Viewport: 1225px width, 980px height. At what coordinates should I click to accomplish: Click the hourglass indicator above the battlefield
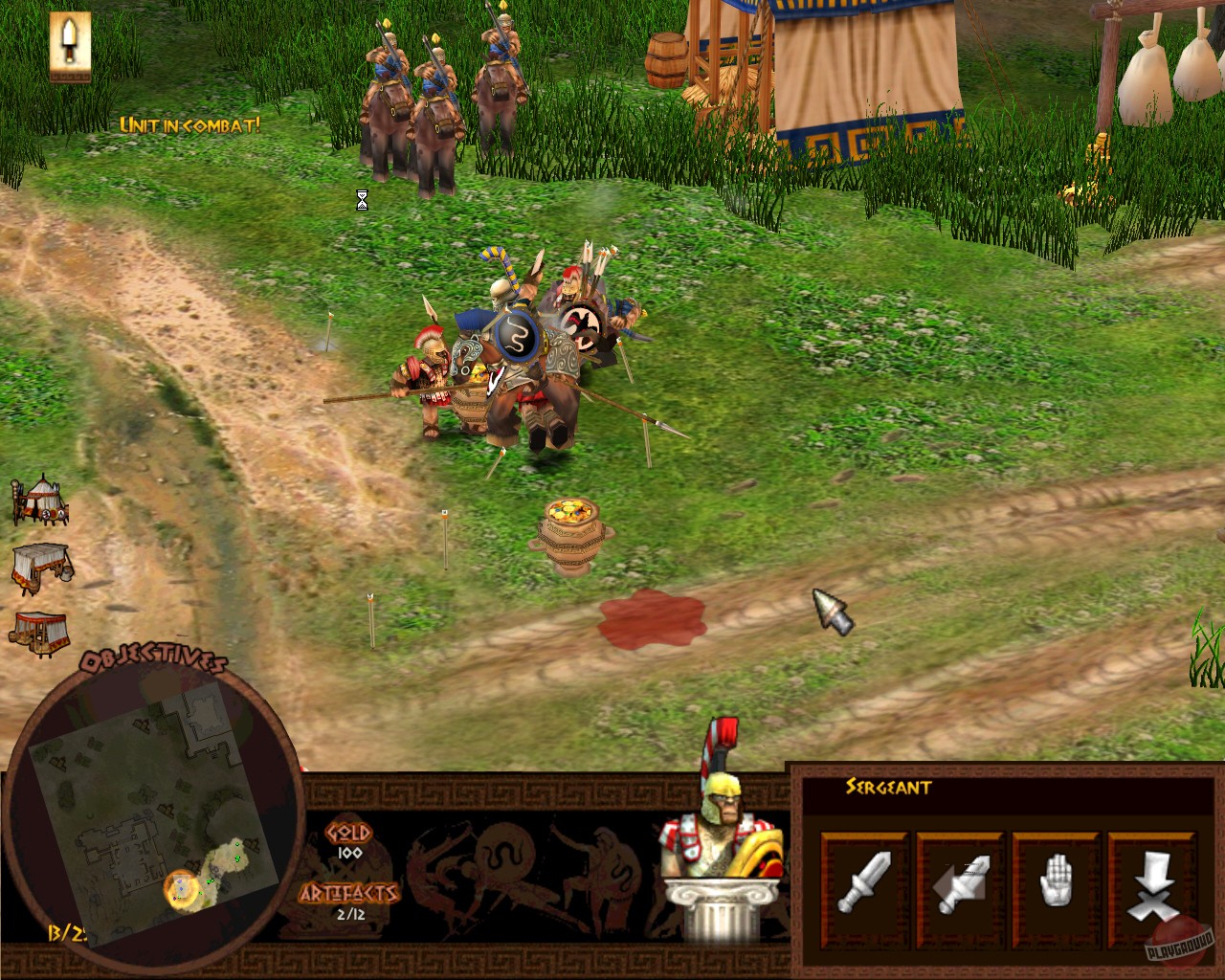coord(361,200)
